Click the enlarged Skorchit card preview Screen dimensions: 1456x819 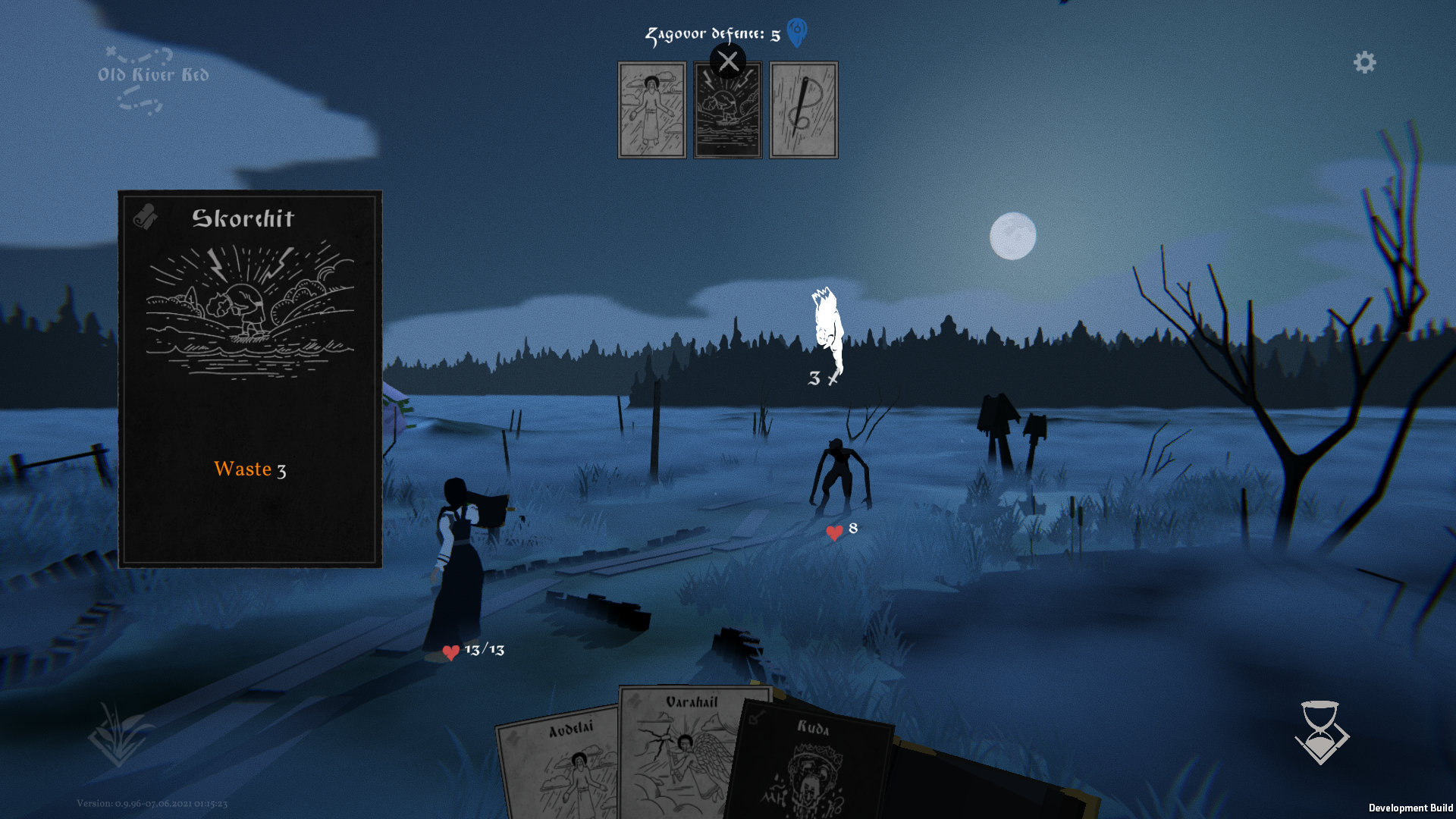pos(250,378)
